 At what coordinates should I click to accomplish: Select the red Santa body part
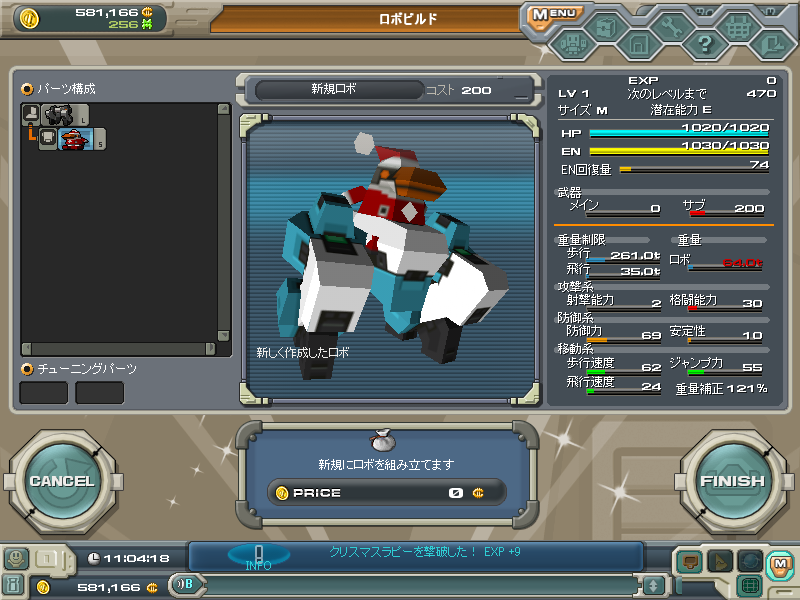pos(76,140)
